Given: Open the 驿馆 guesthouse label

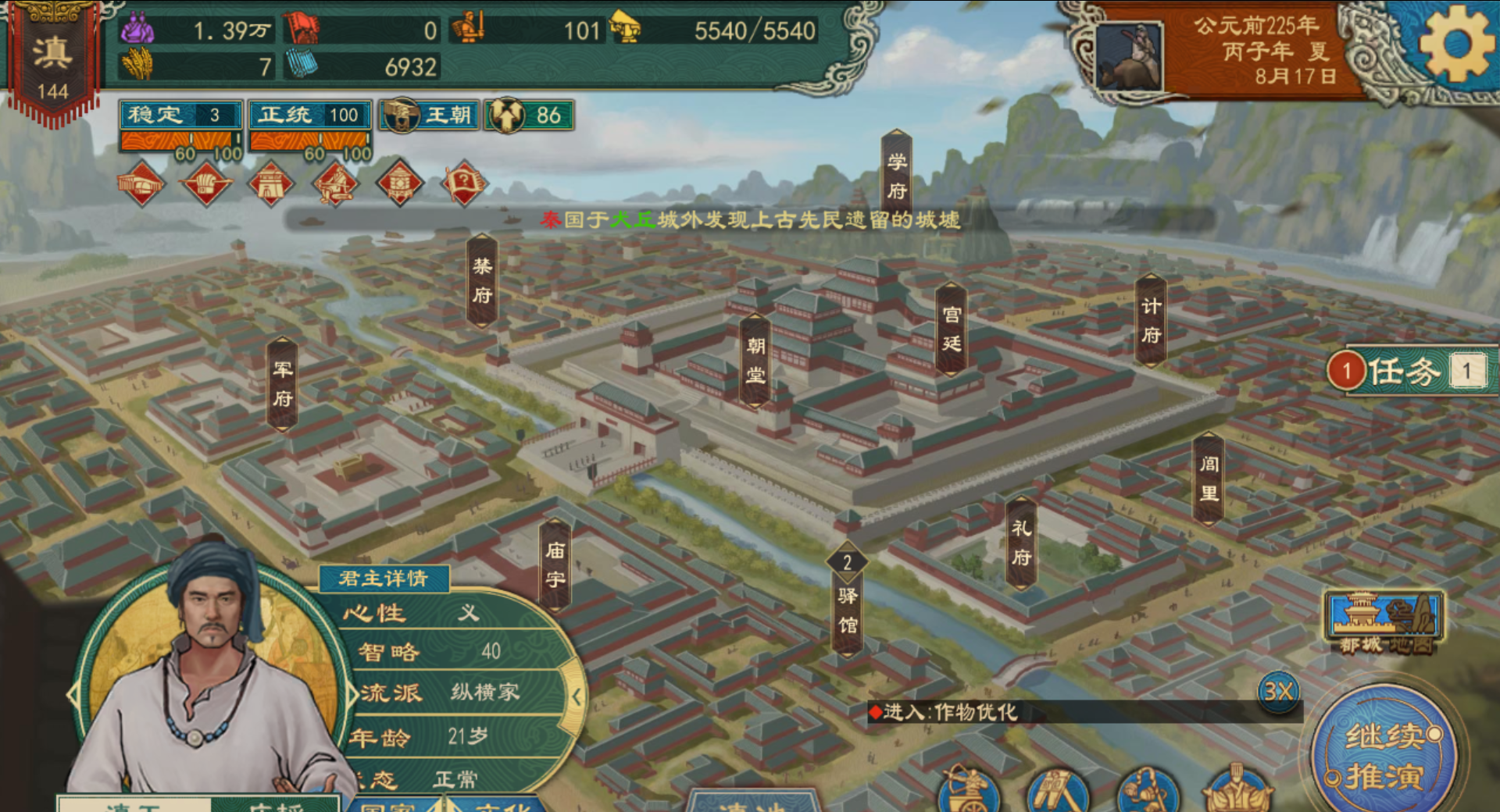Looking at the screenshot, I should pos(847,608).
